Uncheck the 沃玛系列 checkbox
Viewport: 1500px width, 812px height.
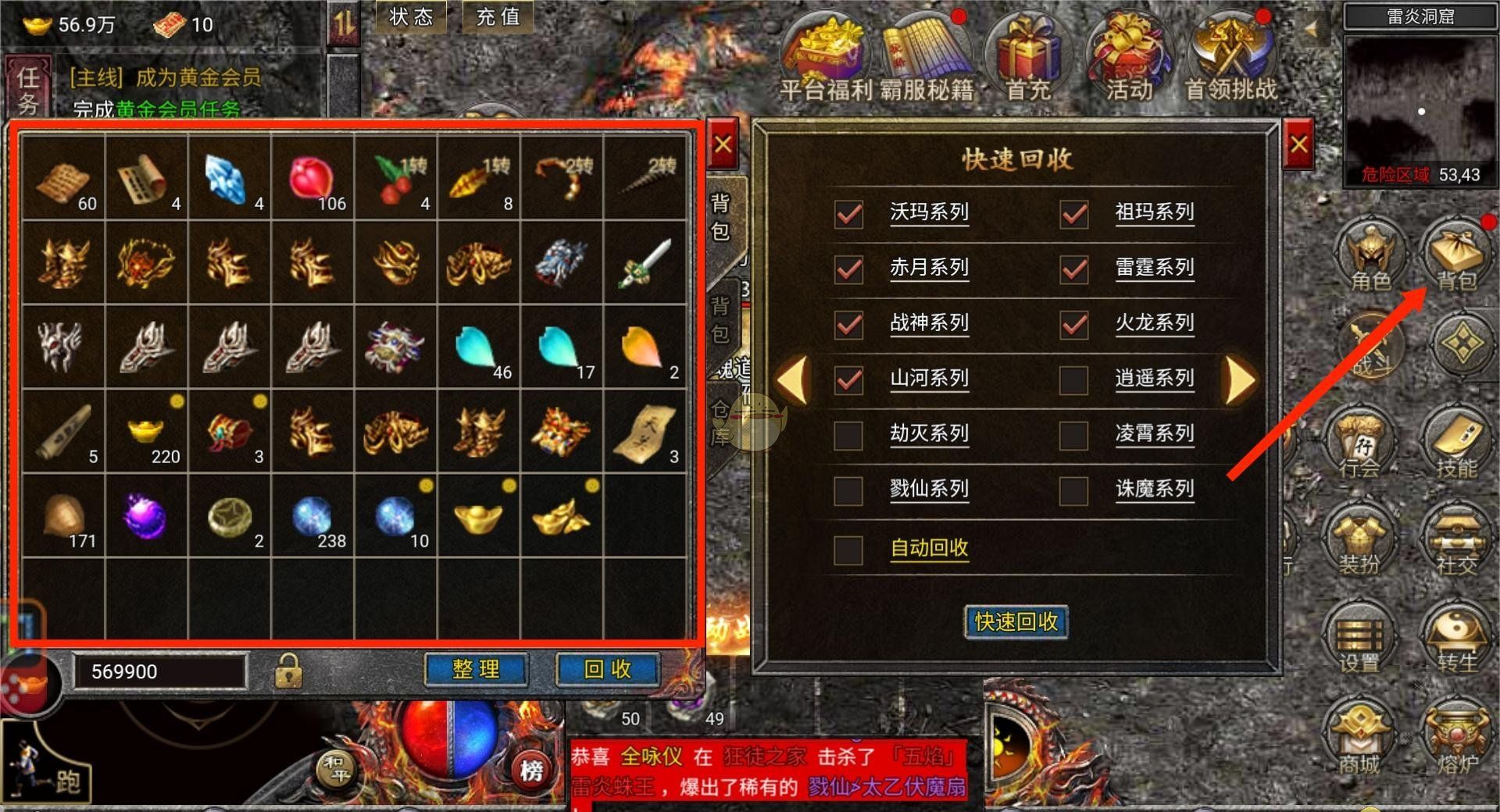(x=848, y=212)
